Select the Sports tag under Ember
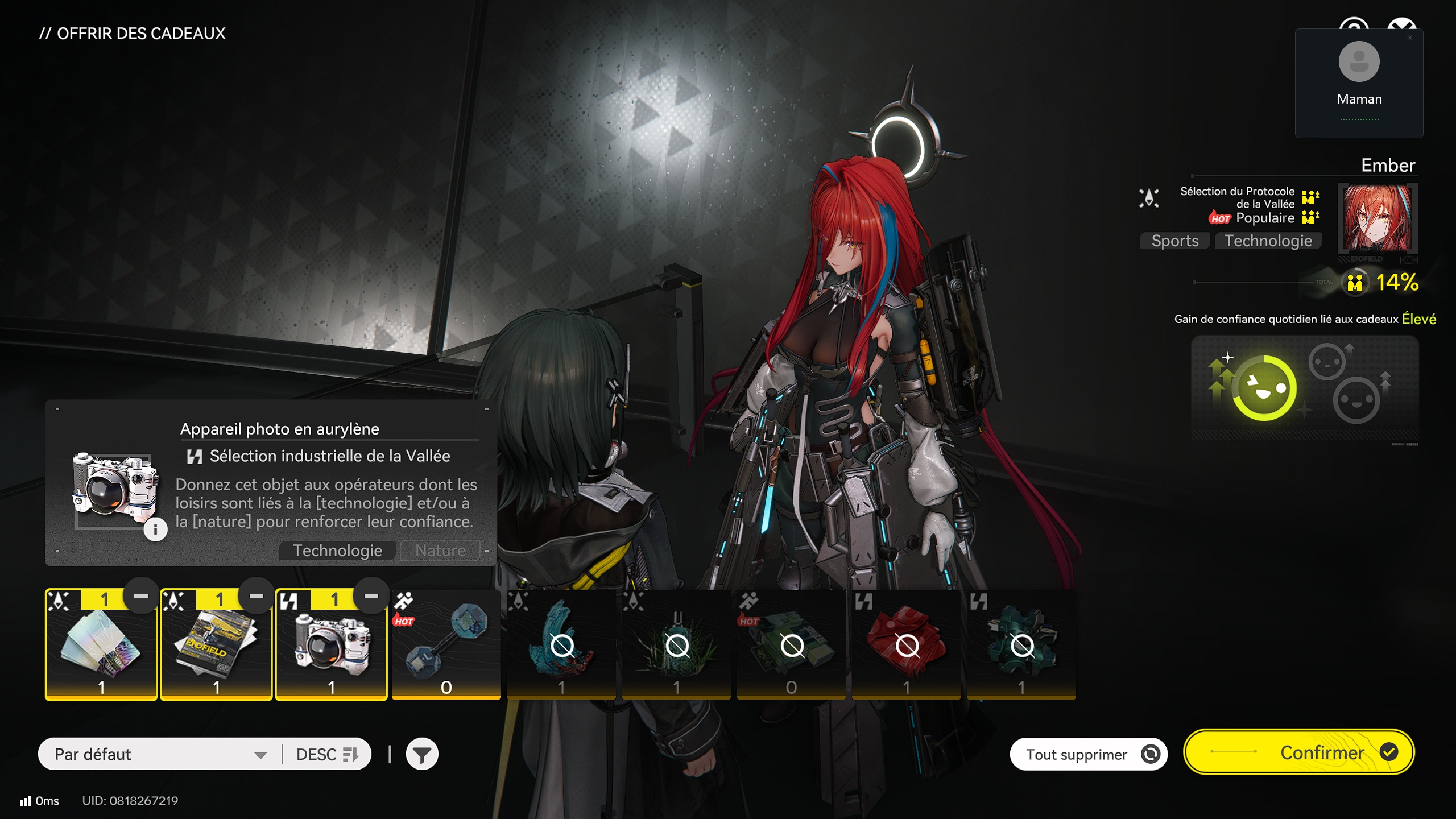 tap(1174, 241)
